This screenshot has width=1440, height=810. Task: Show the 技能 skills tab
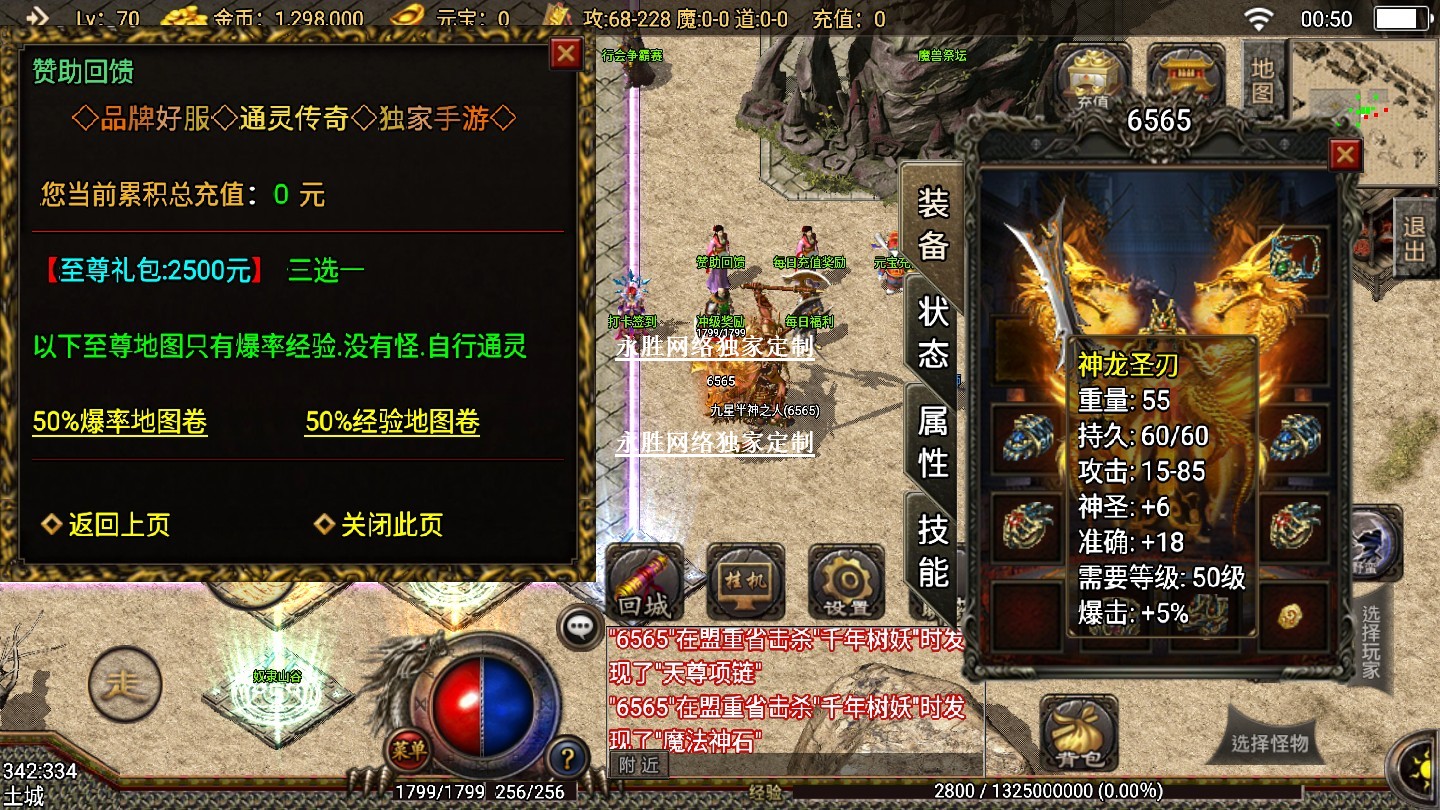click(x=932, y=550)
